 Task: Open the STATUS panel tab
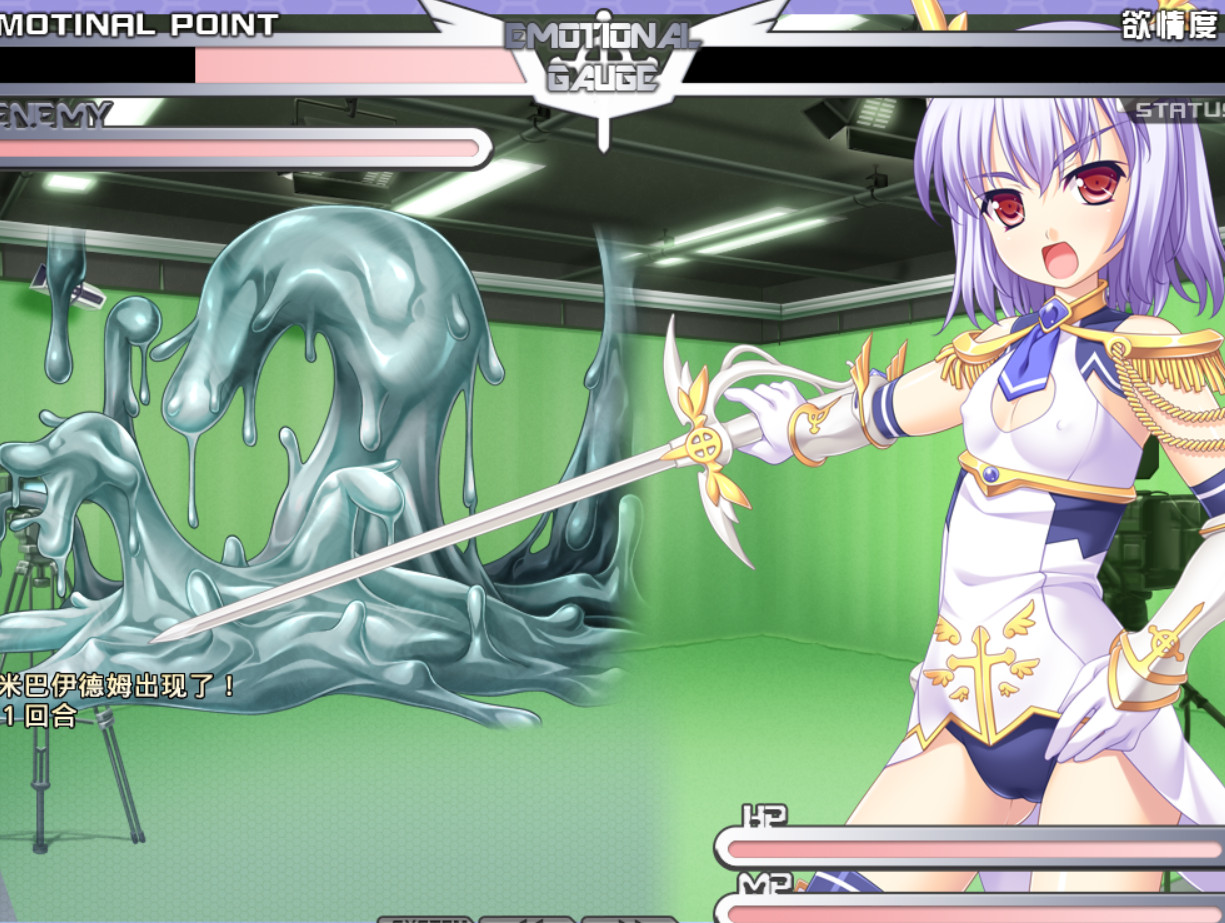click(x=1180, y=110)
